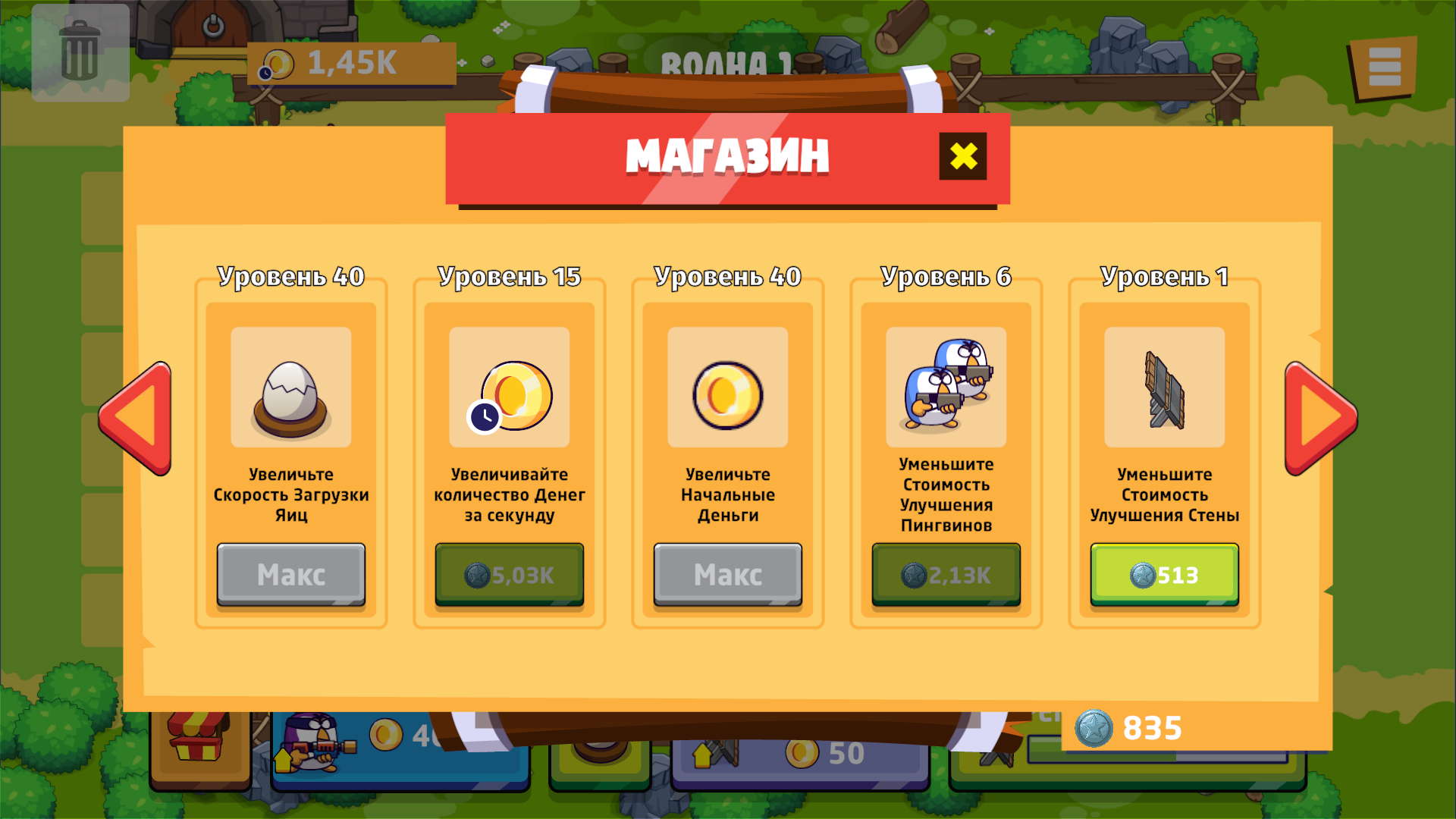Click the МАГАЗИН title banner
The image size is (1456, 819).
pos(726,156)
